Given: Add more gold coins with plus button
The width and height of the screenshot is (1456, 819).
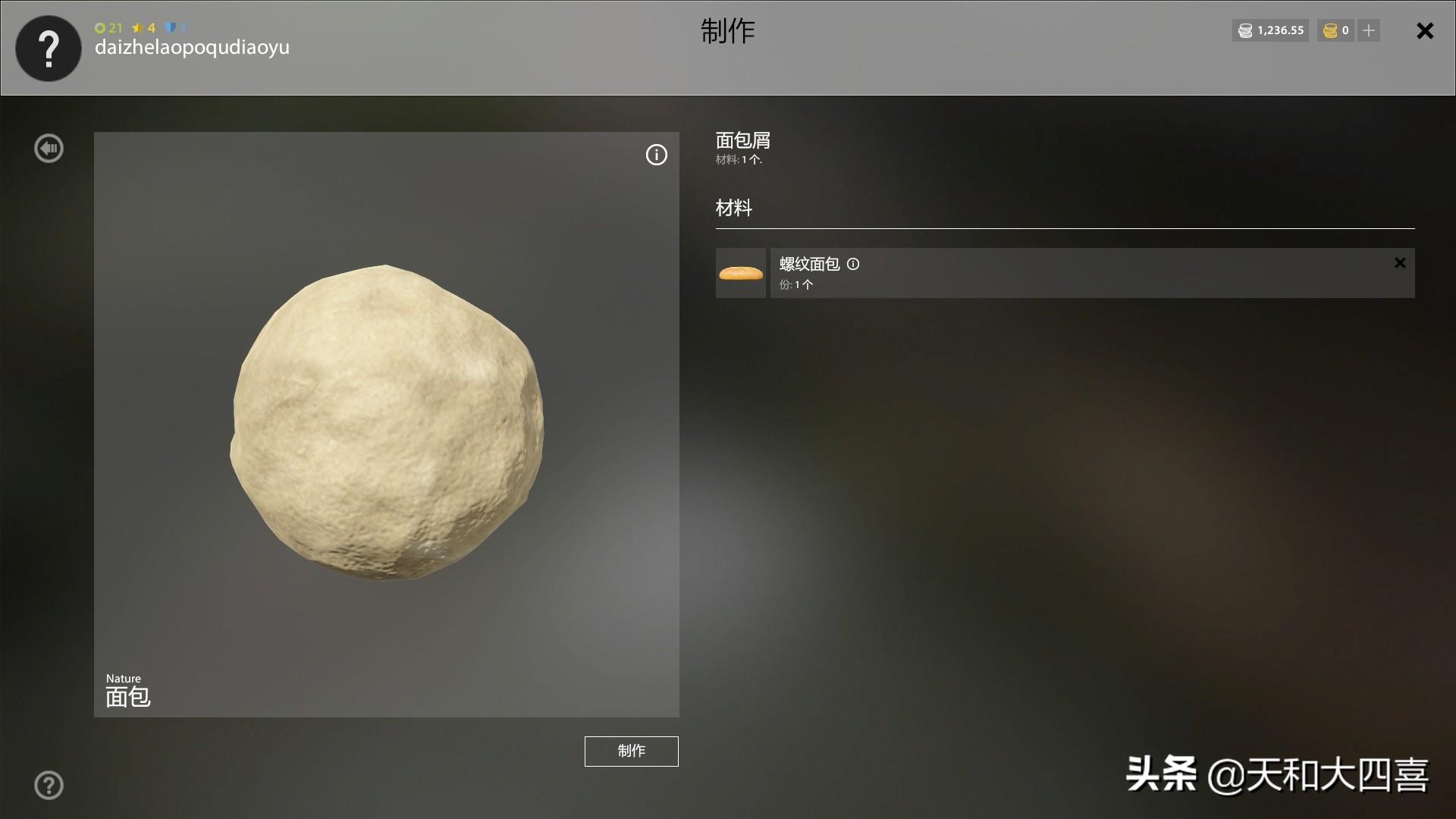Looking at the screenshot, I should pos(1369,30).
